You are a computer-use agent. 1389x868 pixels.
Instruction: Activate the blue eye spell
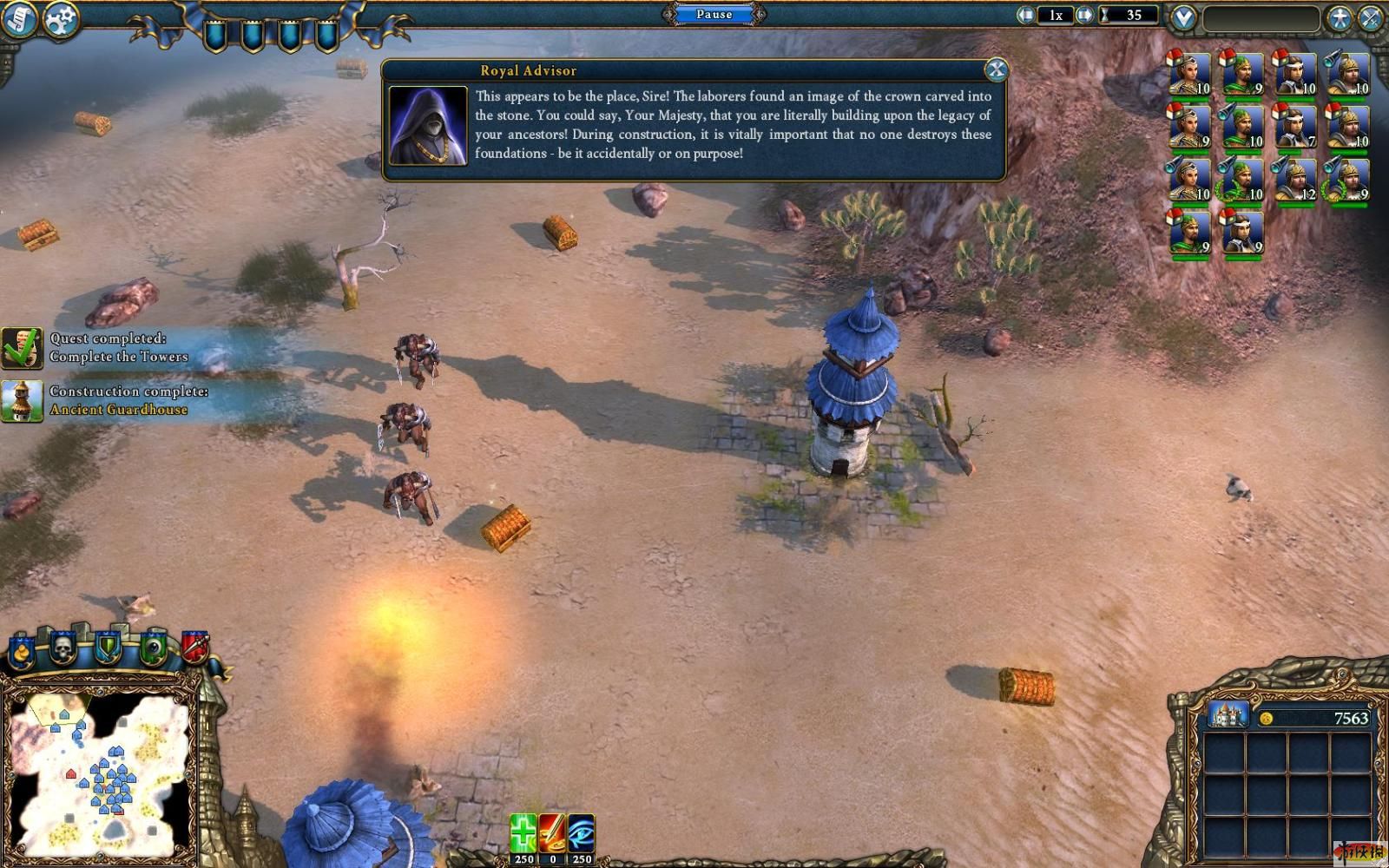[x=581, y=833]
